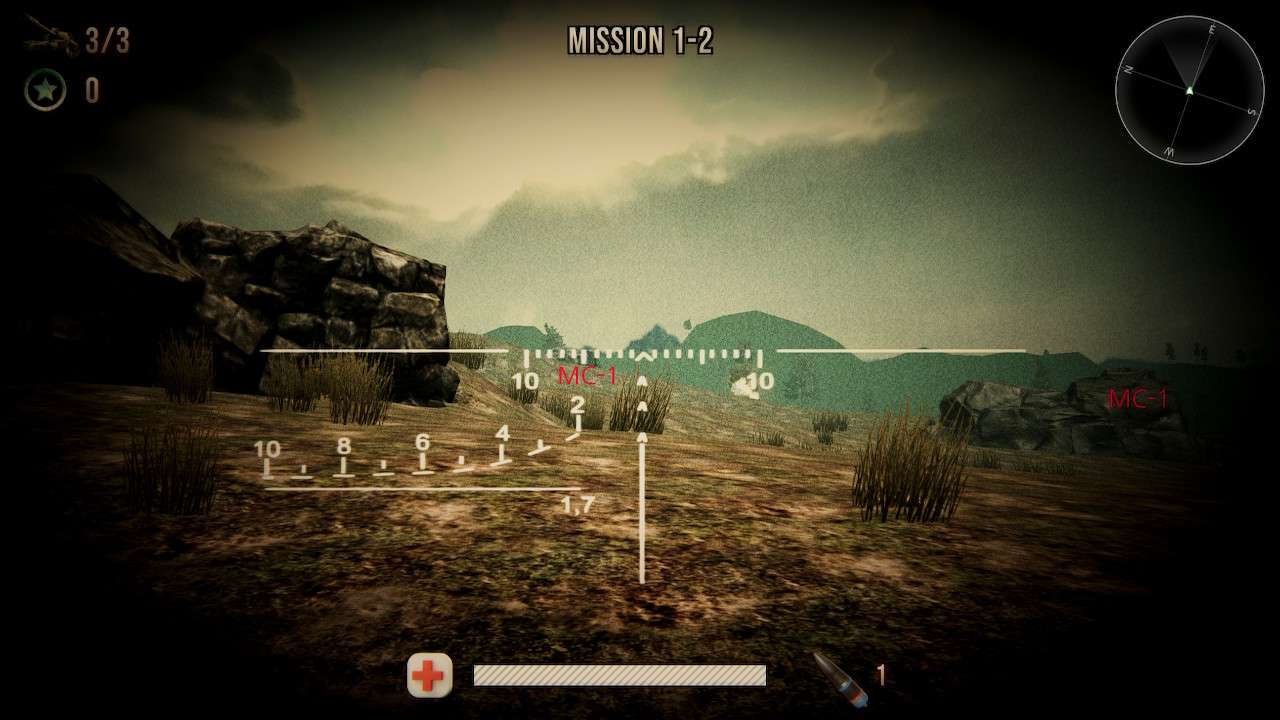Select the N marker on the compass
The width and height of the screenshot is (1280, 720).
point(1128,70)
